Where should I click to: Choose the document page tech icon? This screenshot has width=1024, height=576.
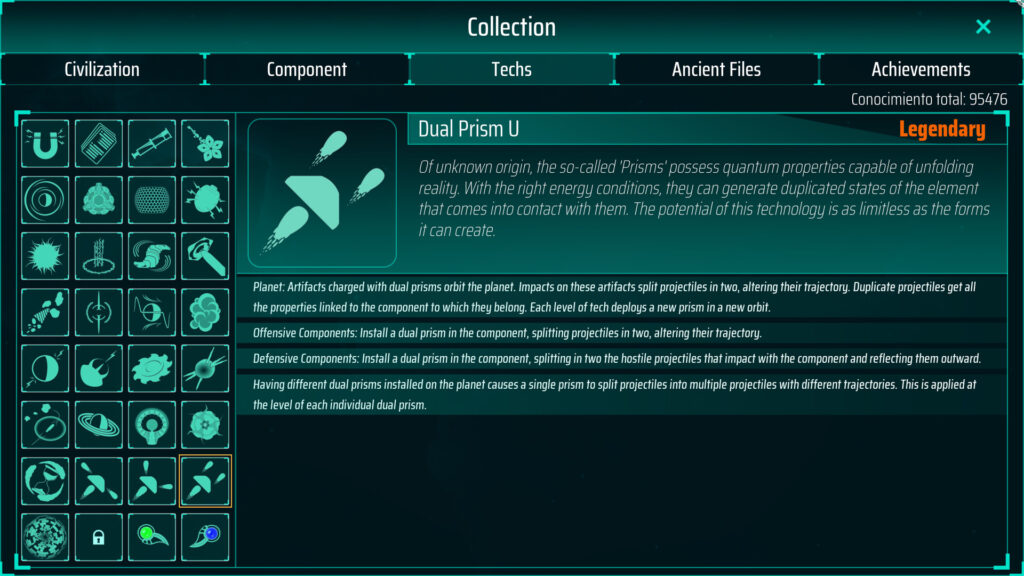pyautogui.click(x=99, y=144)
